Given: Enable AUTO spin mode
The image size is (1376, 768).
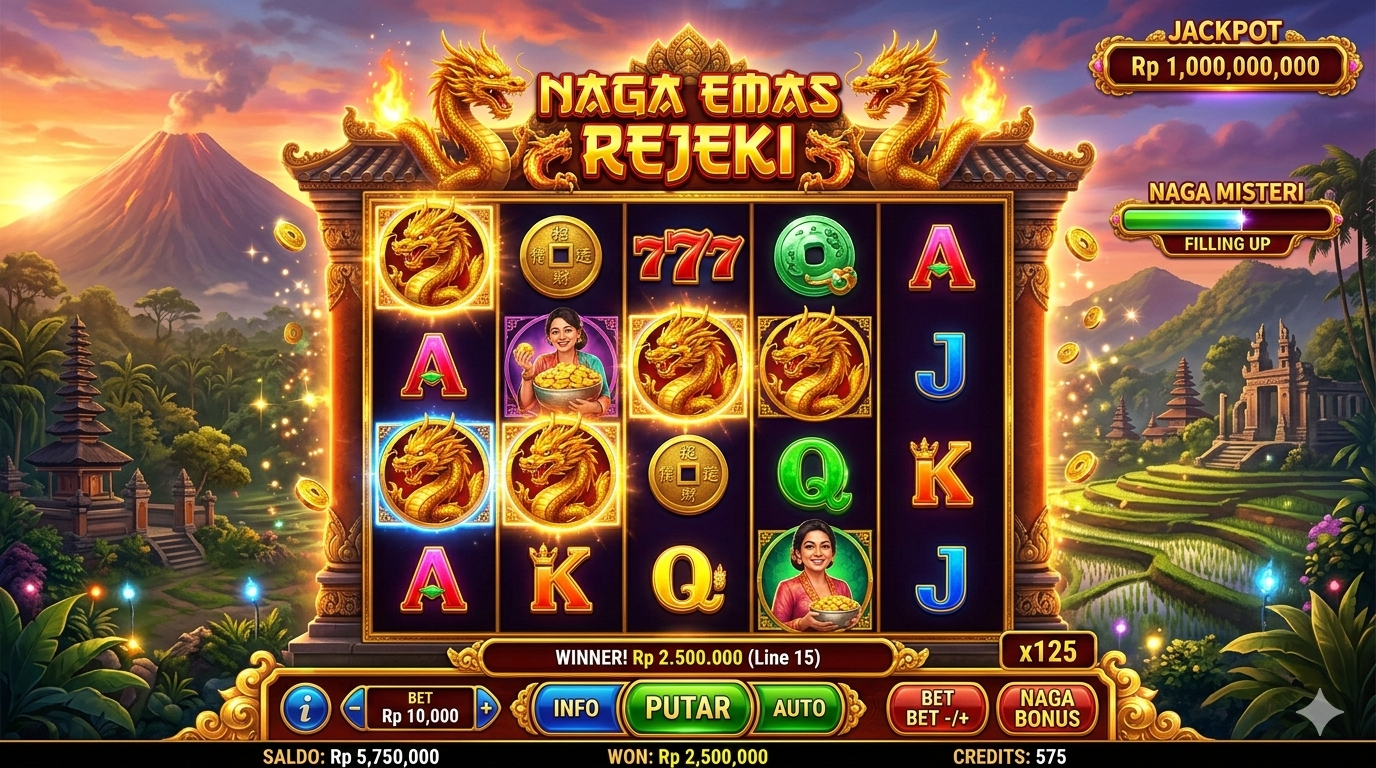Looking at the screenshot, I should tap(799, 708).
